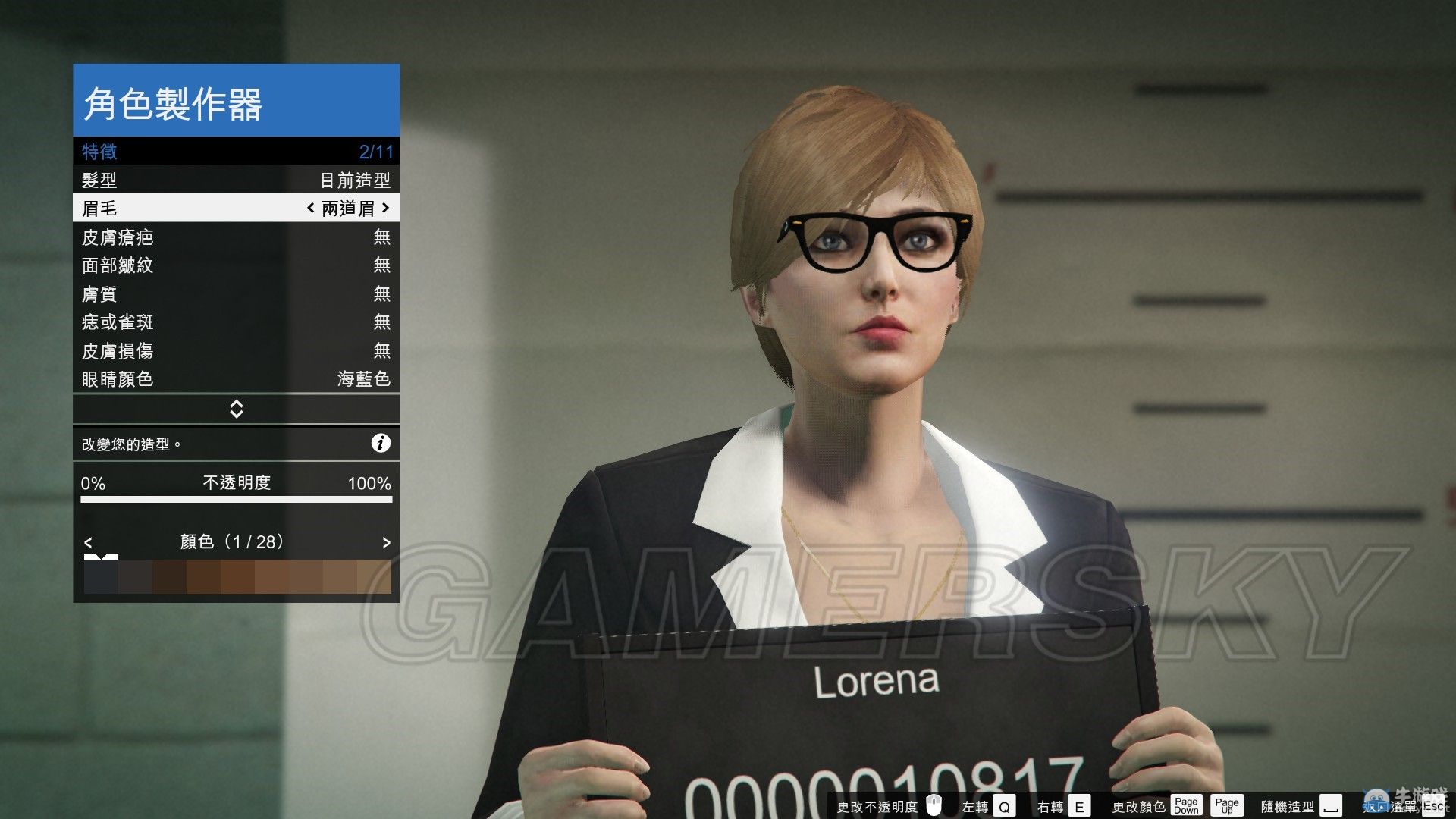The image size is (1456, 819).
Task: Click the info icon beside 改變您的造型
Action: pos(381,444)
